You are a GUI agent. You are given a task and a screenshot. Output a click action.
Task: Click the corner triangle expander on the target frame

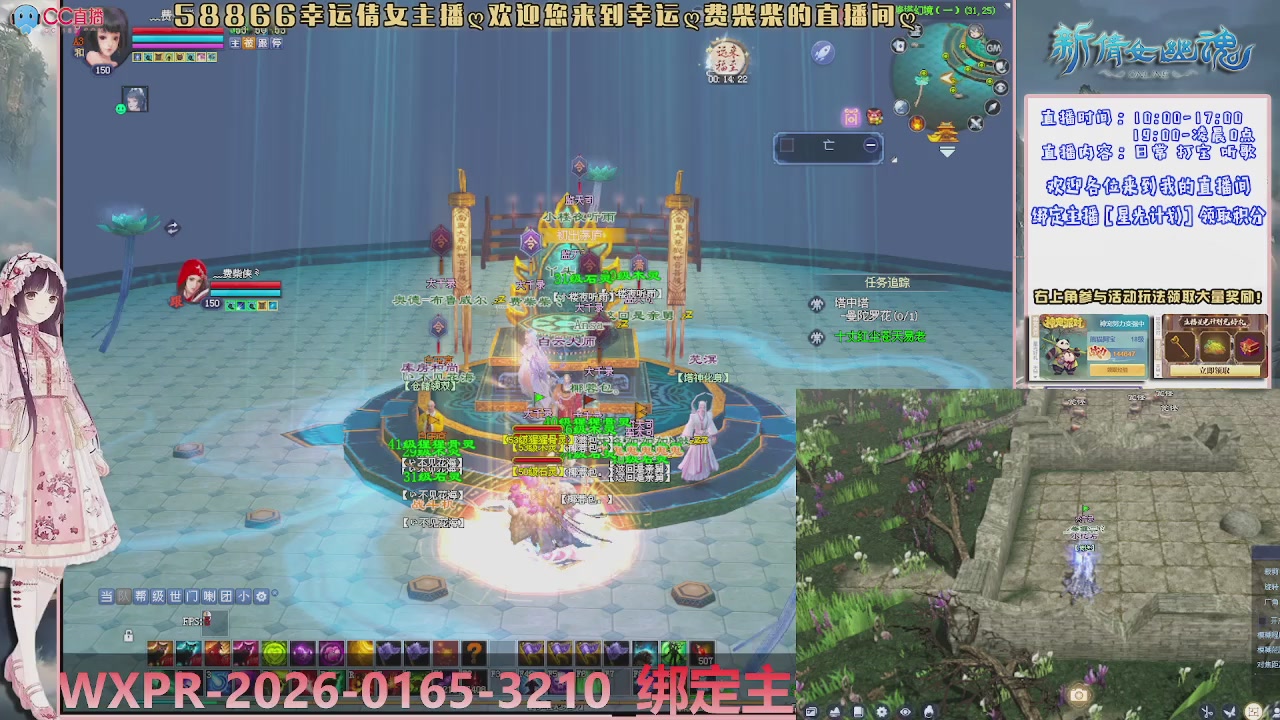click(x=893, y=158)
